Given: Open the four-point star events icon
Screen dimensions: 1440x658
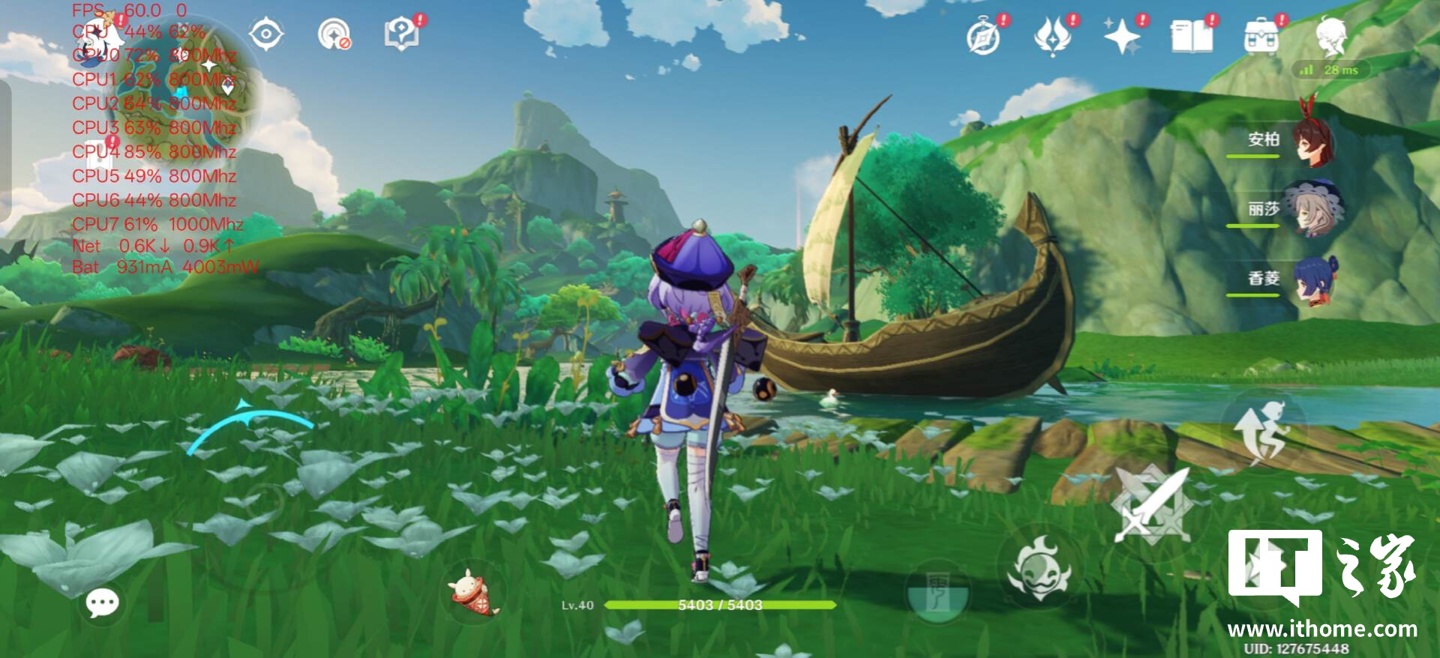Looking at the screenshot, I should point(1122,37).
